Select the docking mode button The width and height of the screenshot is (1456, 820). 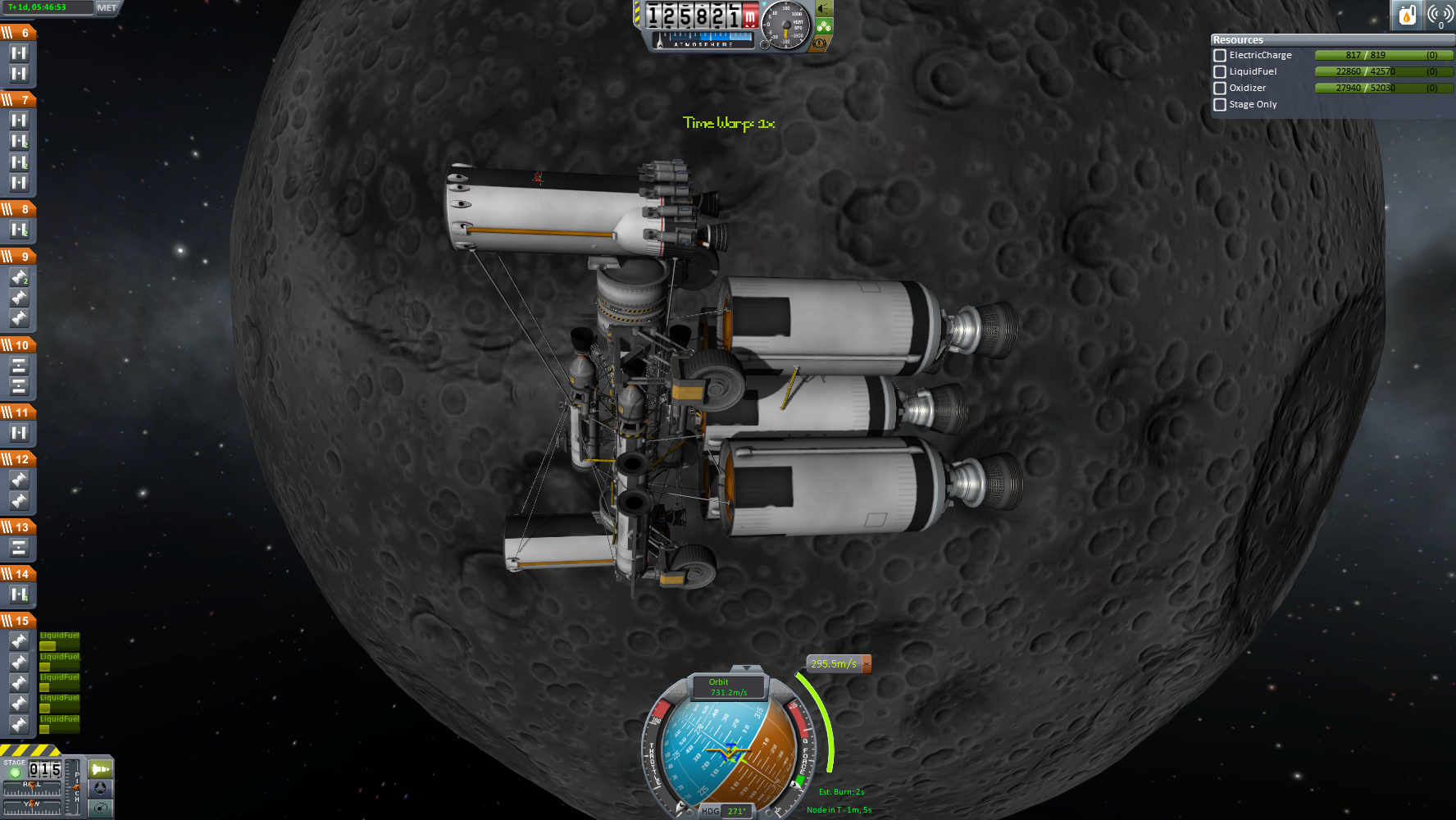click(x=100, y=788)
